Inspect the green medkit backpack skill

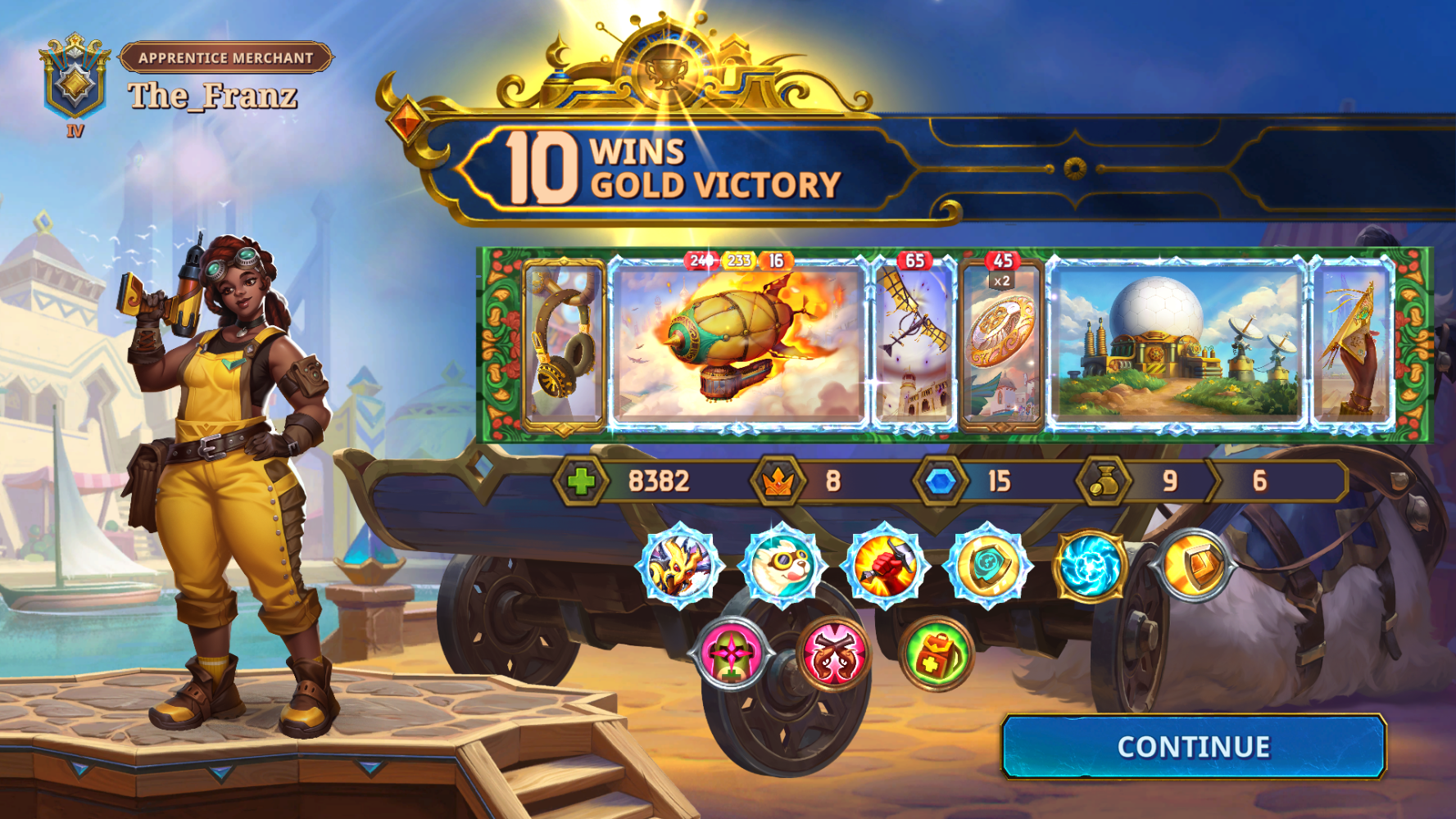point(936,654)
